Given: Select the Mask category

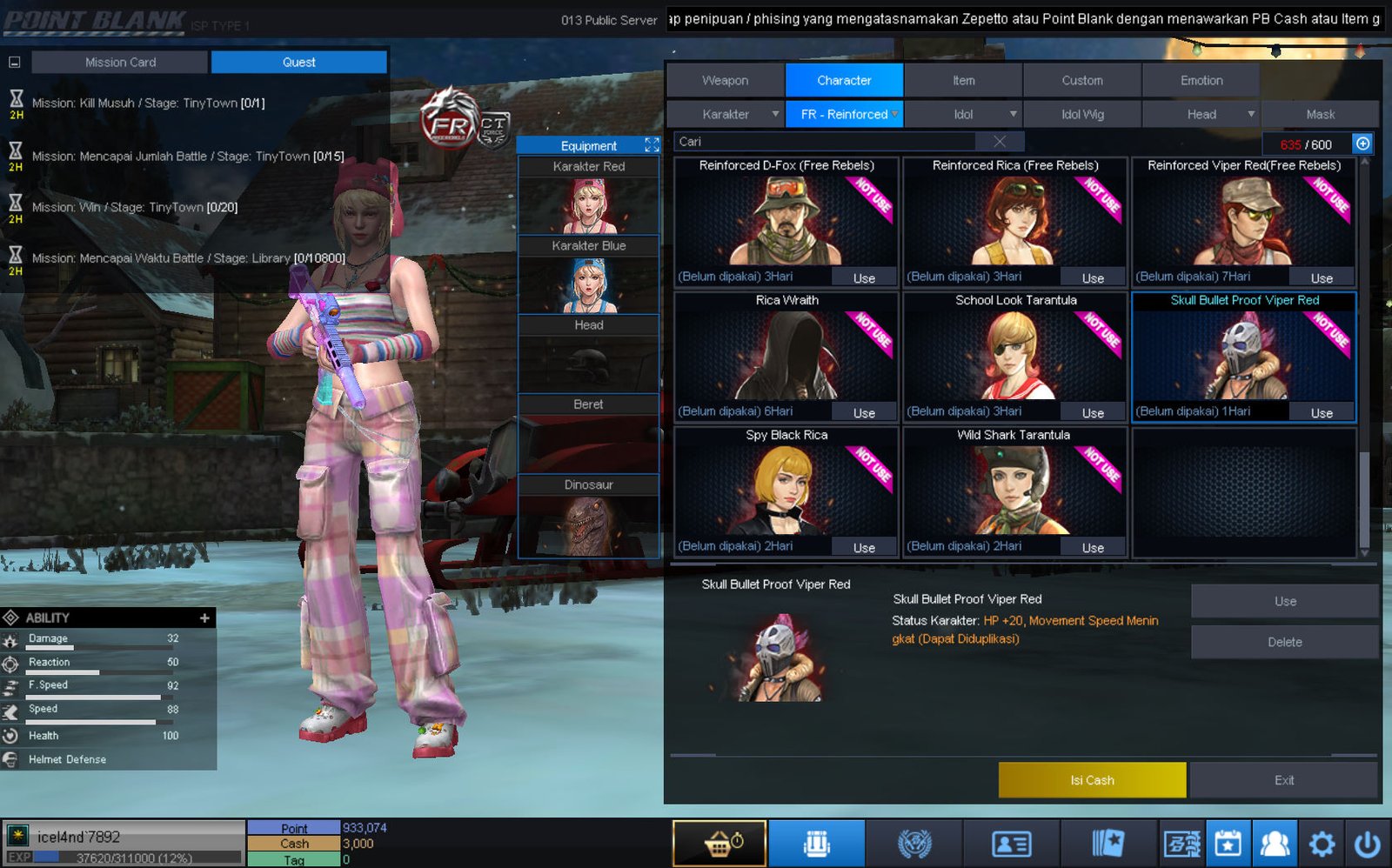Looking at the screenshot, I should coord(1320,114).
